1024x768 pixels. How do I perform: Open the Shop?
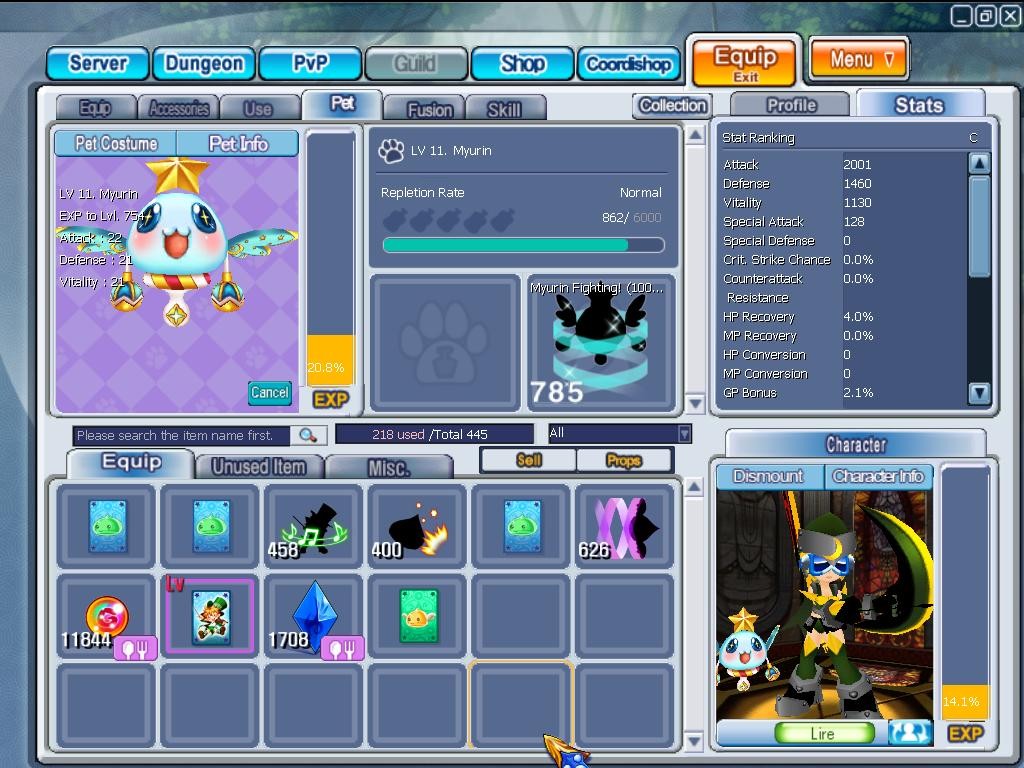tap(522, 64)
